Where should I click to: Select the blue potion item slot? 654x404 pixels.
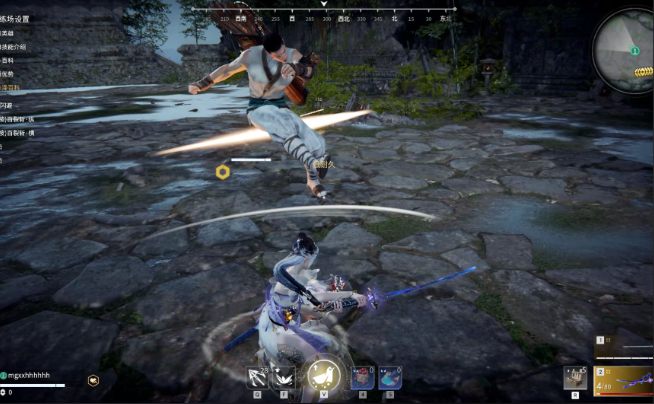point(390,377)
